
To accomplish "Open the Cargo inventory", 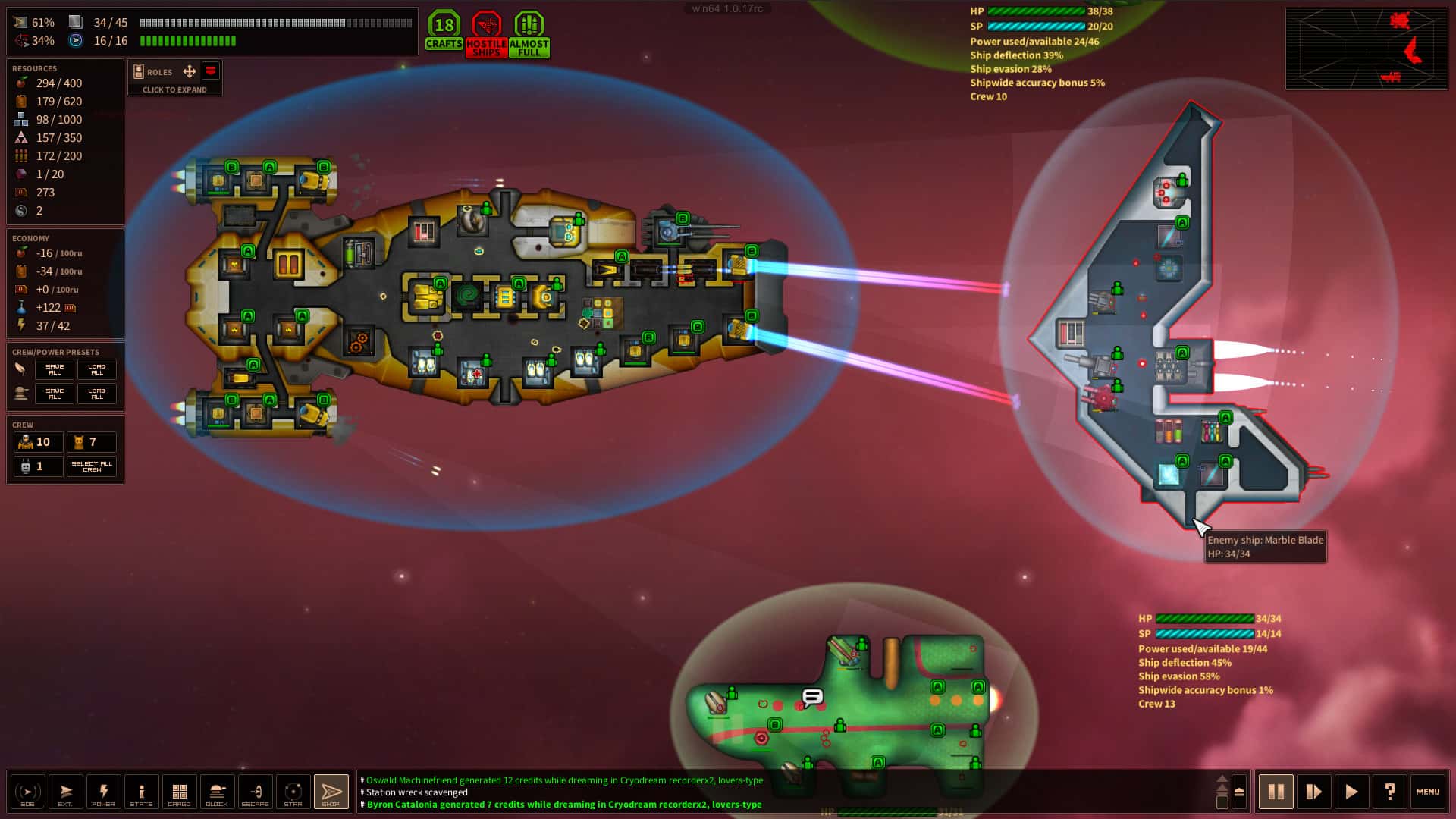I will pos(179,792).
